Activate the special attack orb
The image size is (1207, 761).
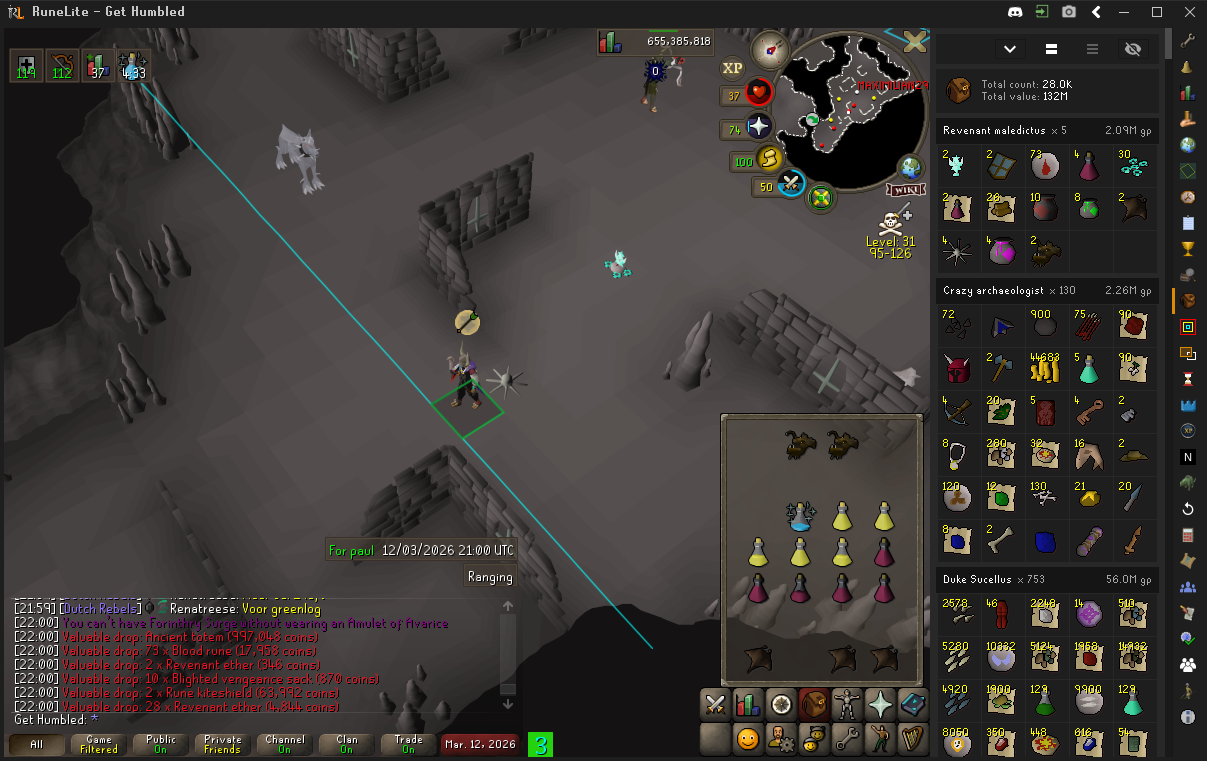click(x=791, y=185)
